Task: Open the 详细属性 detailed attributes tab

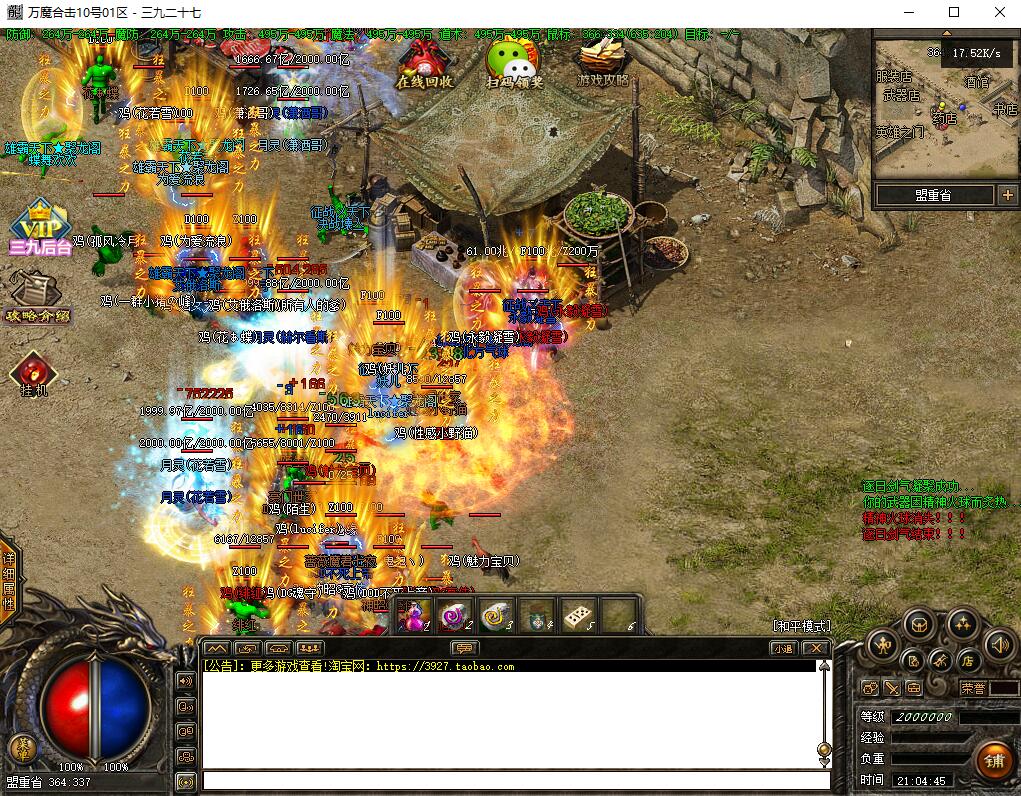Action: (x=9, y=581)
